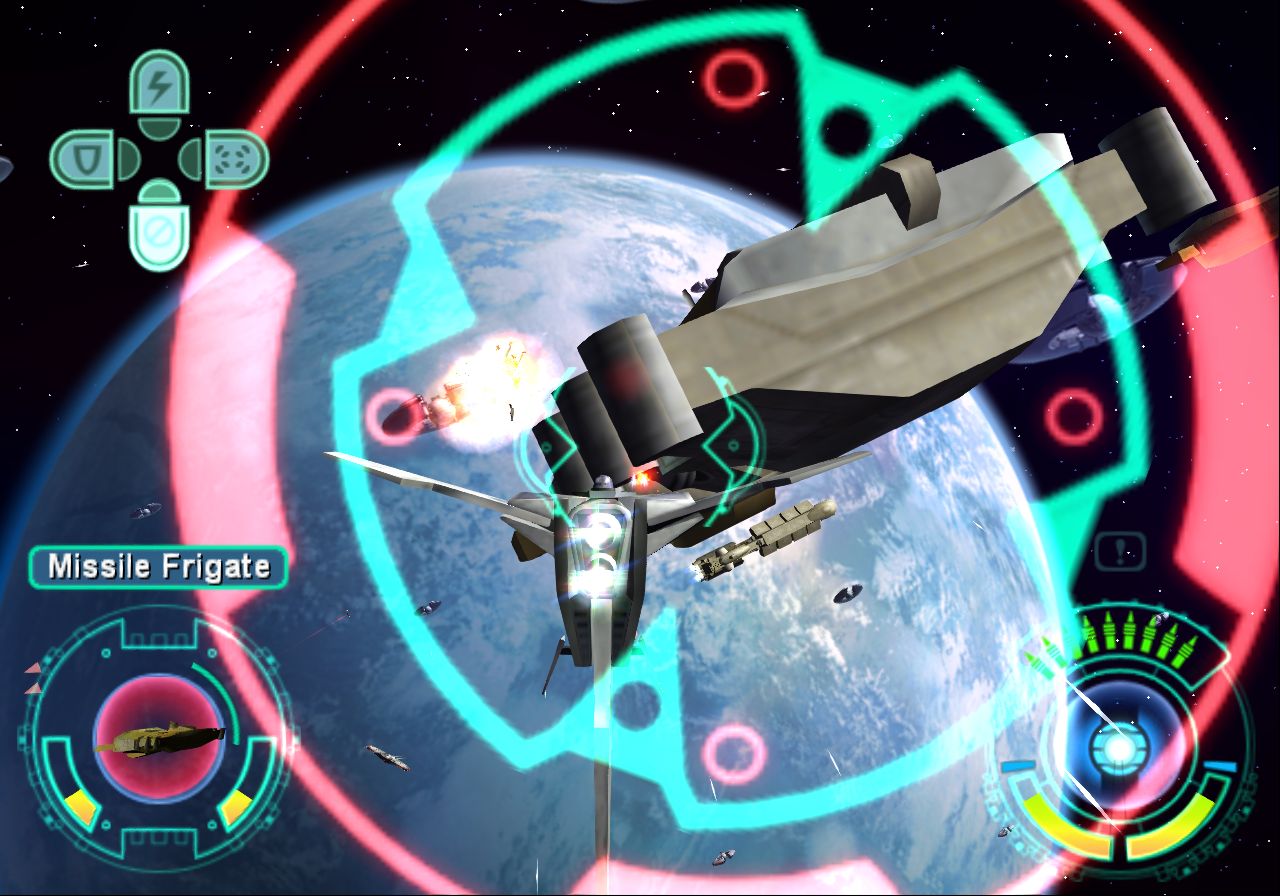This screenshot has width=1280, height=896.
Task: Open the exclamation mark alert icon
Action: [1120, 551]
